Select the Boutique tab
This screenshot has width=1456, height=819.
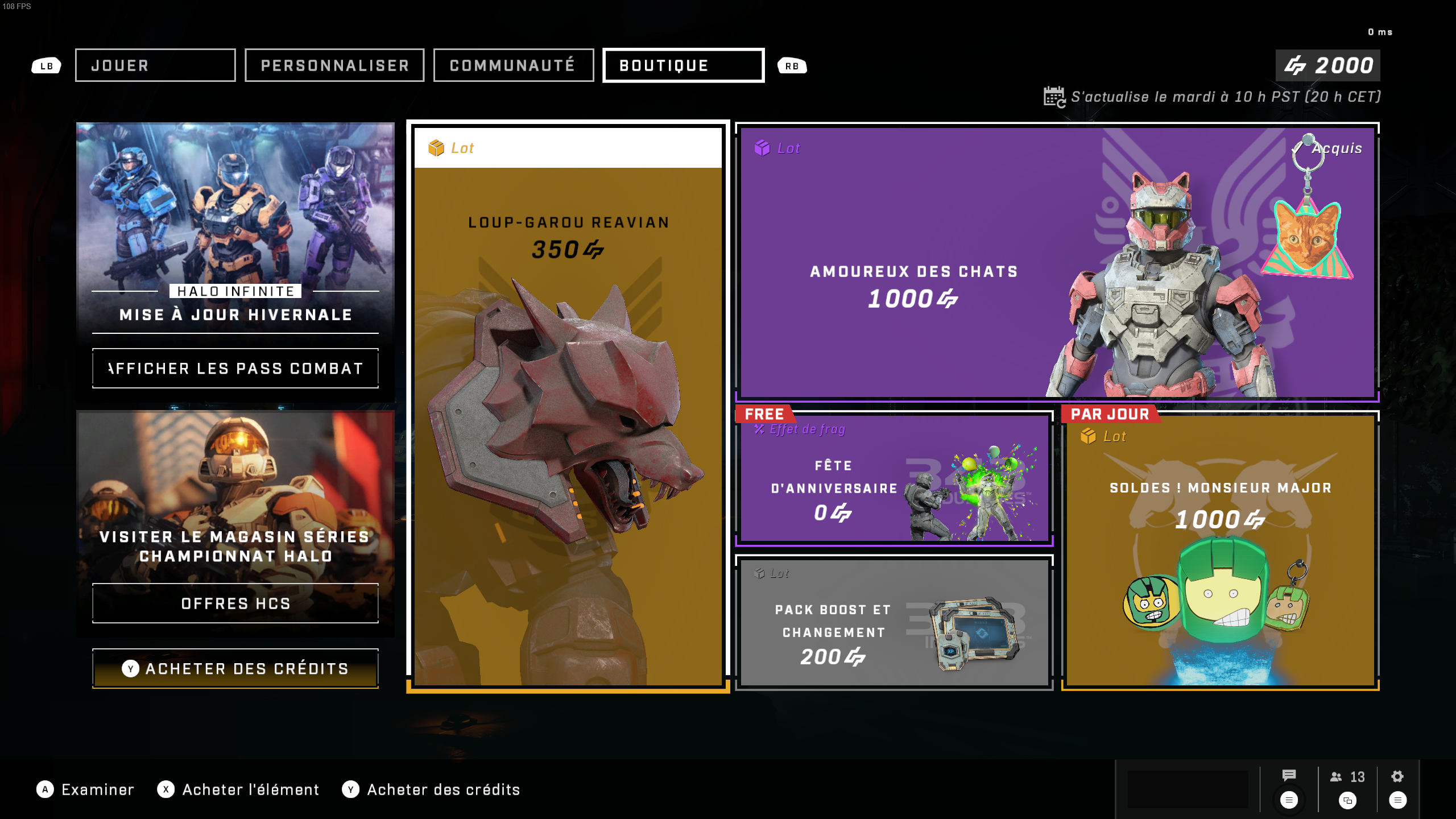pos(683,65)
